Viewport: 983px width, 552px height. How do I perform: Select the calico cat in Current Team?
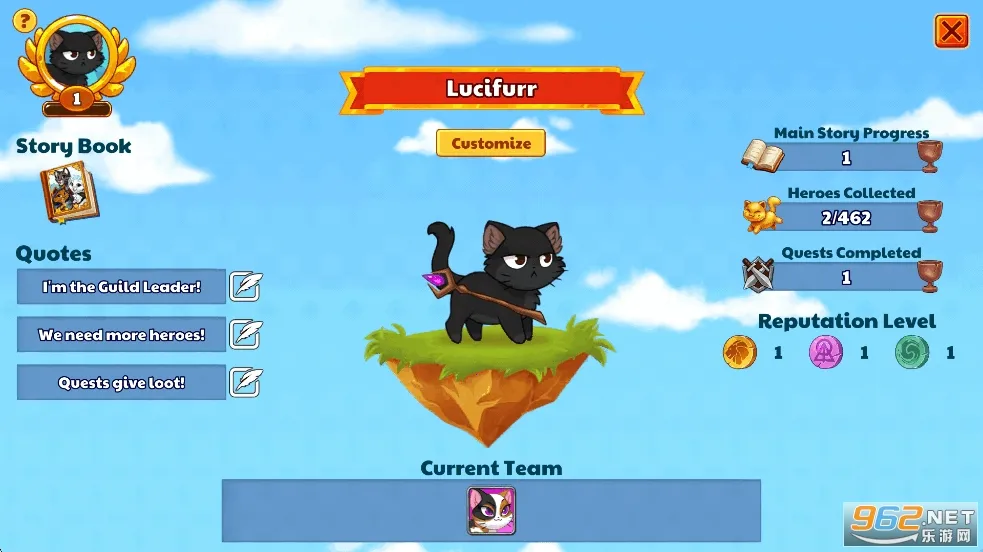[x=491, y=510]
